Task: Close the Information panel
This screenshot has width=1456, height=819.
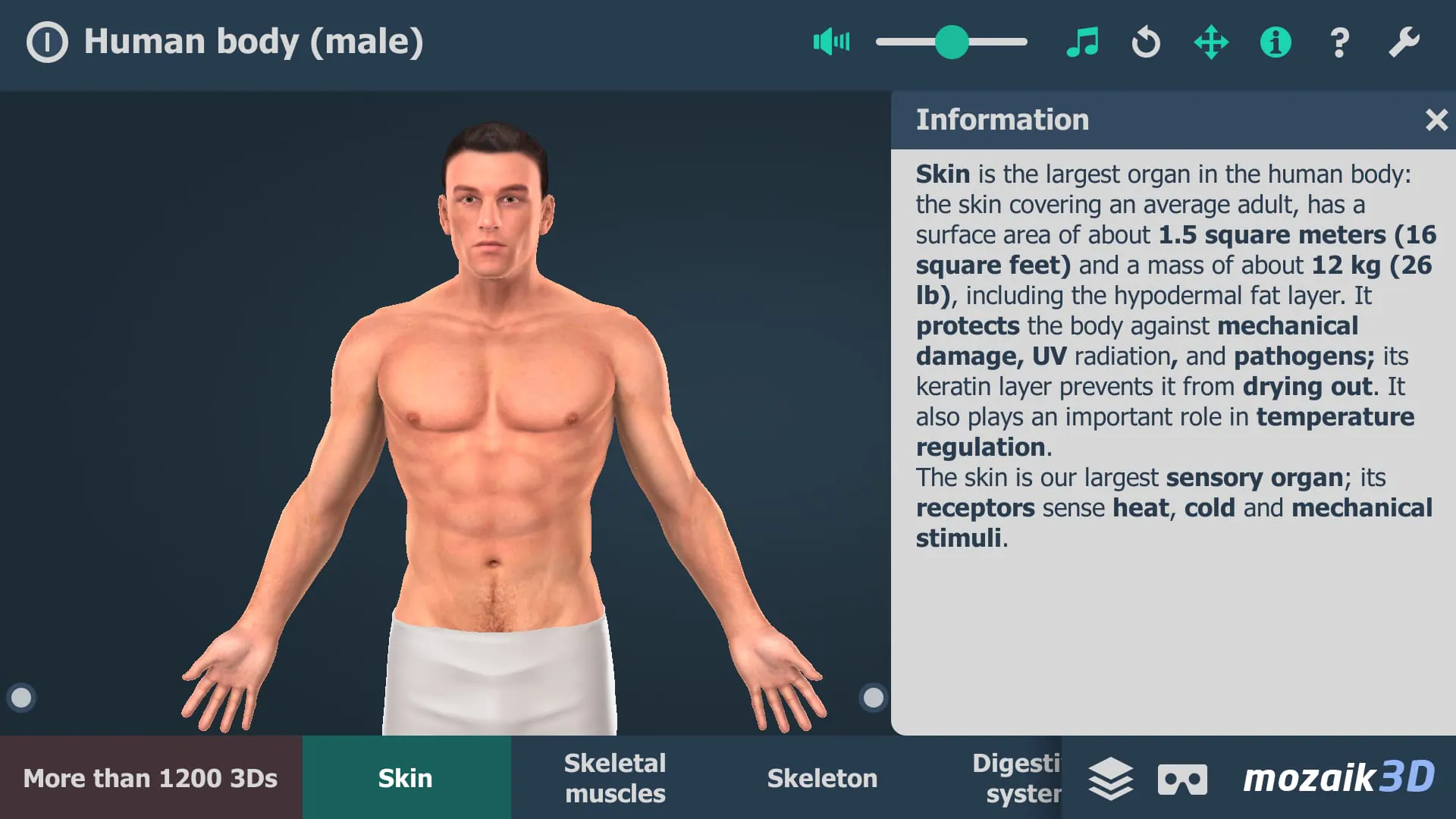Action: click(1437, 119)
